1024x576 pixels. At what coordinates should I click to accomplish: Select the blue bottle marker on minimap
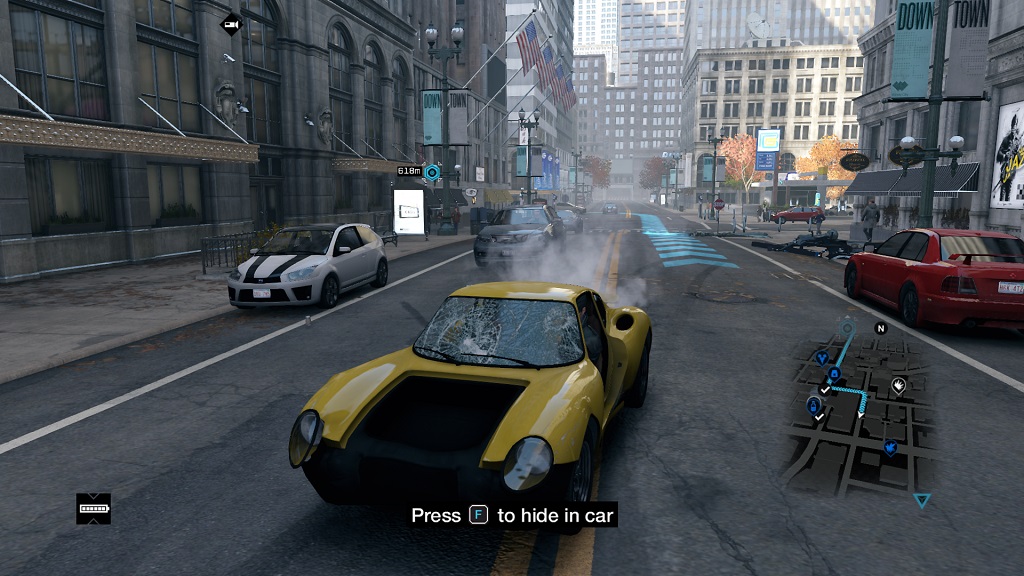[x=813, y=407]
